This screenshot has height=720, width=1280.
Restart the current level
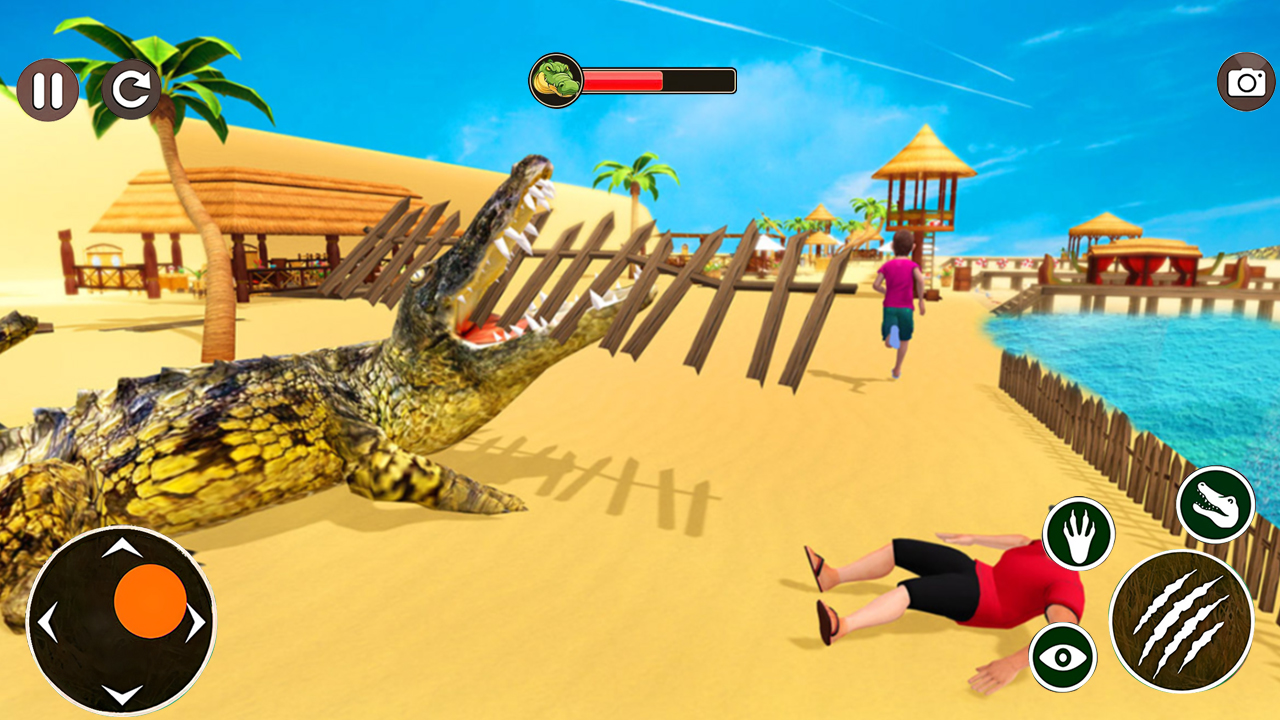[x=130, y=90]
